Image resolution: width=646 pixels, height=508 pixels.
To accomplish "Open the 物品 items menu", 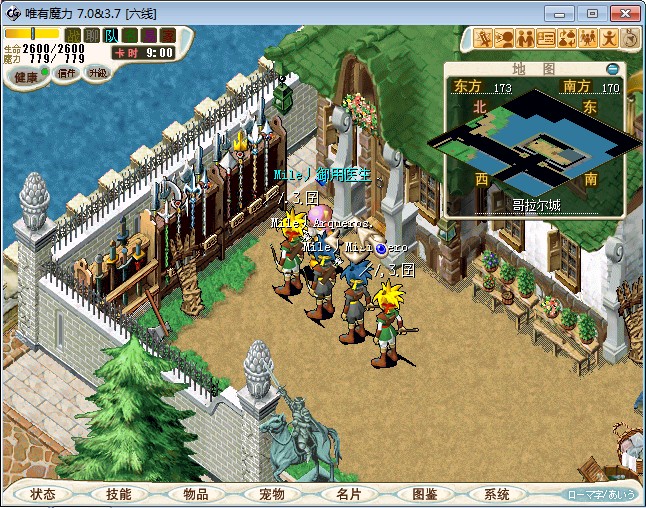I will [x=195, y=494].
